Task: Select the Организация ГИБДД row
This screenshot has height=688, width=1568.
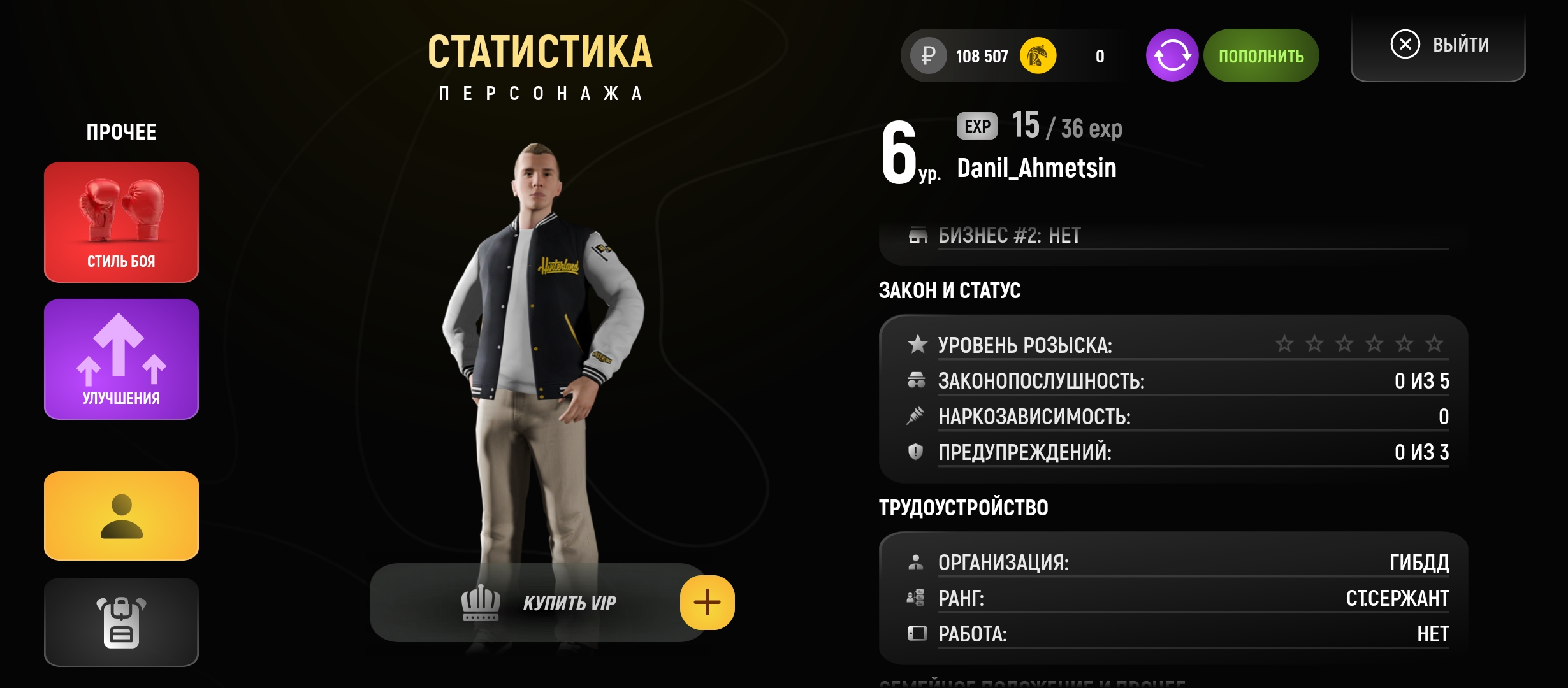Action: coord(1177,563)
